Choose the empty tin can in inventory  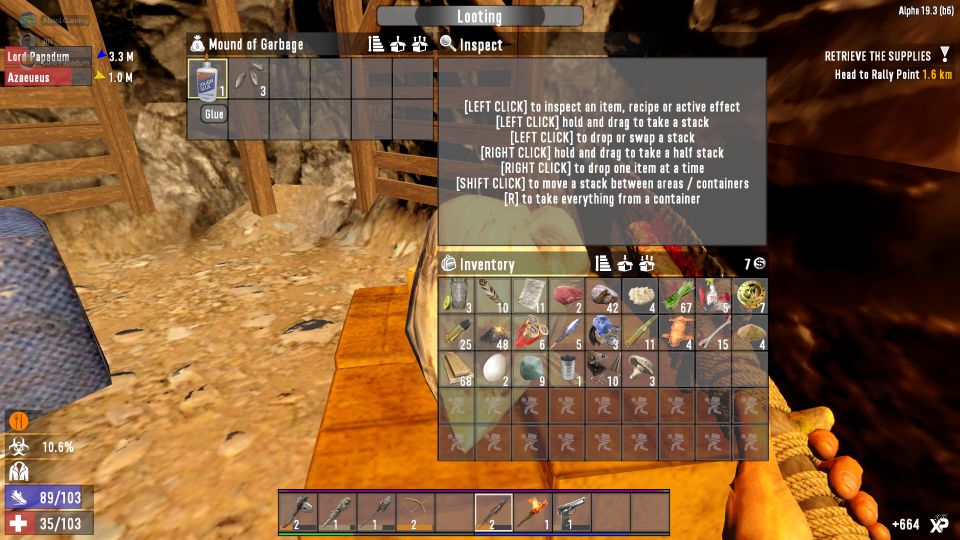[567, 369]
